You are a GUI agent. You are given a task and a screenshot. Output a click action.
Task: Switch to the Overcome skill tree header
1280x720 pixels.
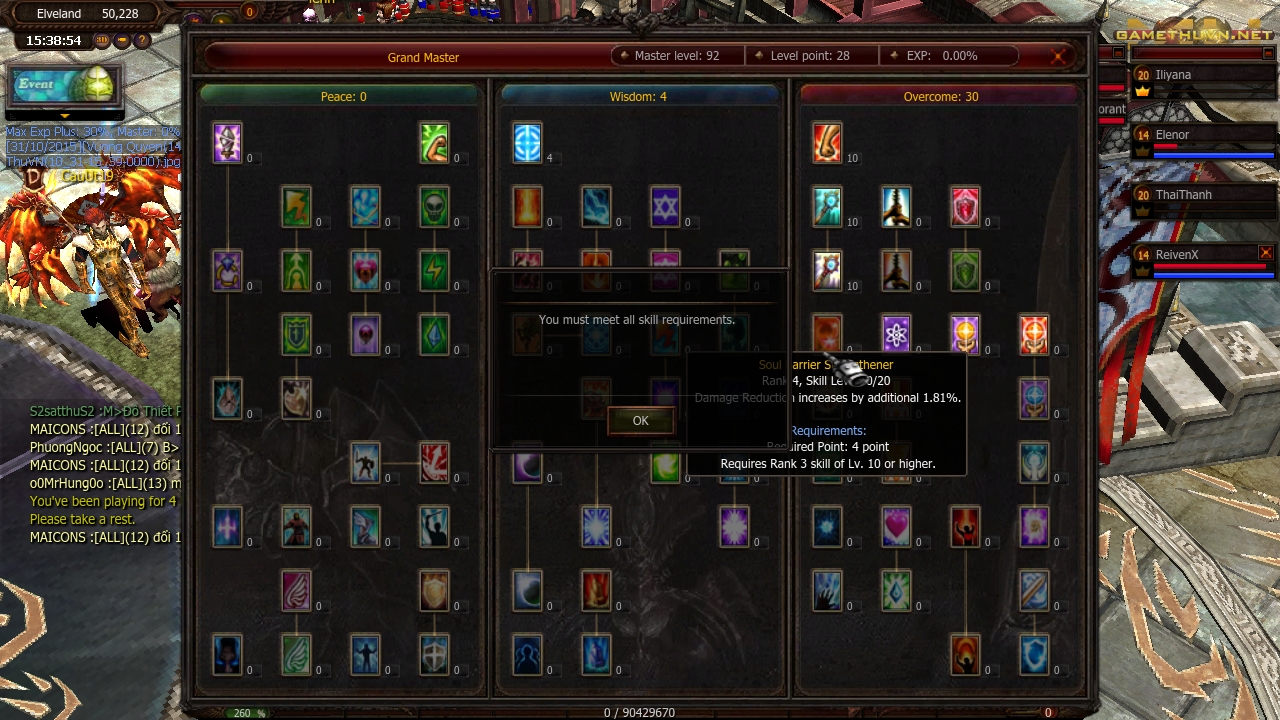[937, 97]
